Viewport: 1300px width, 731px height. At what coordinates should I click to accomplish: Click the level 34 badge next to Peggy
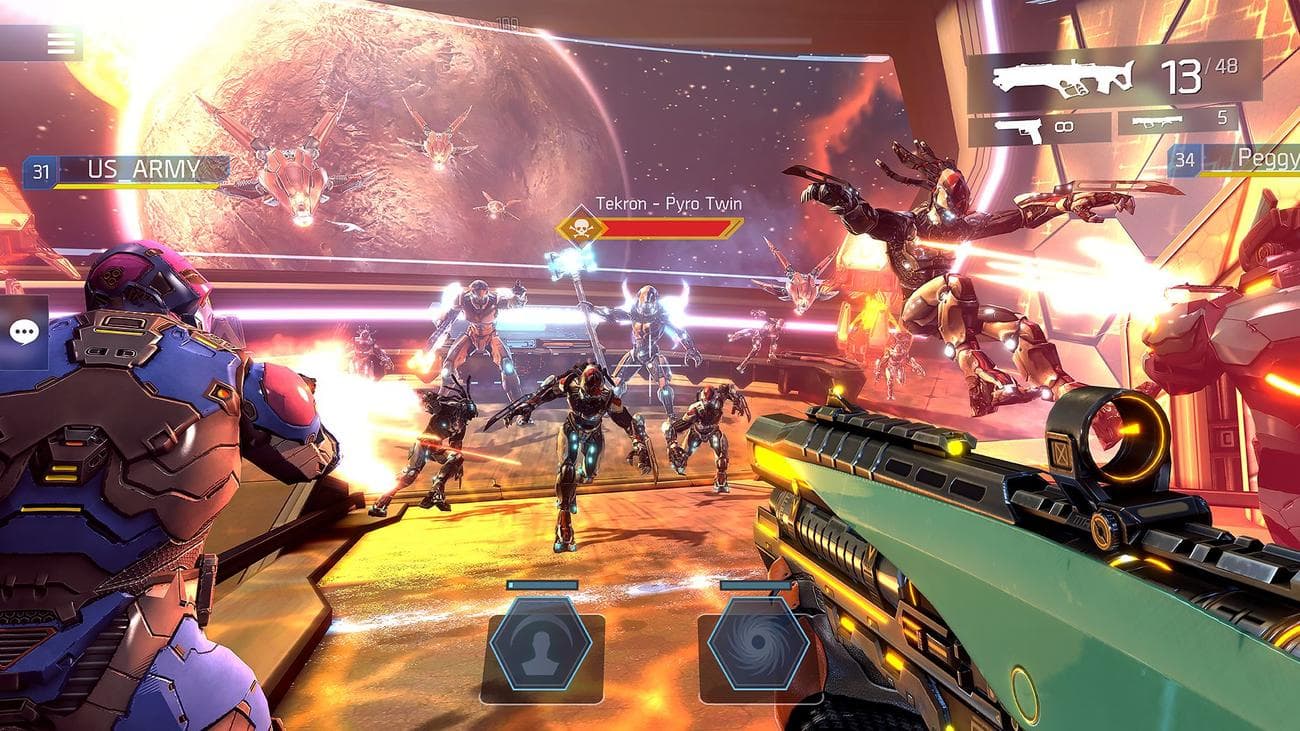tap(1184, 158)
